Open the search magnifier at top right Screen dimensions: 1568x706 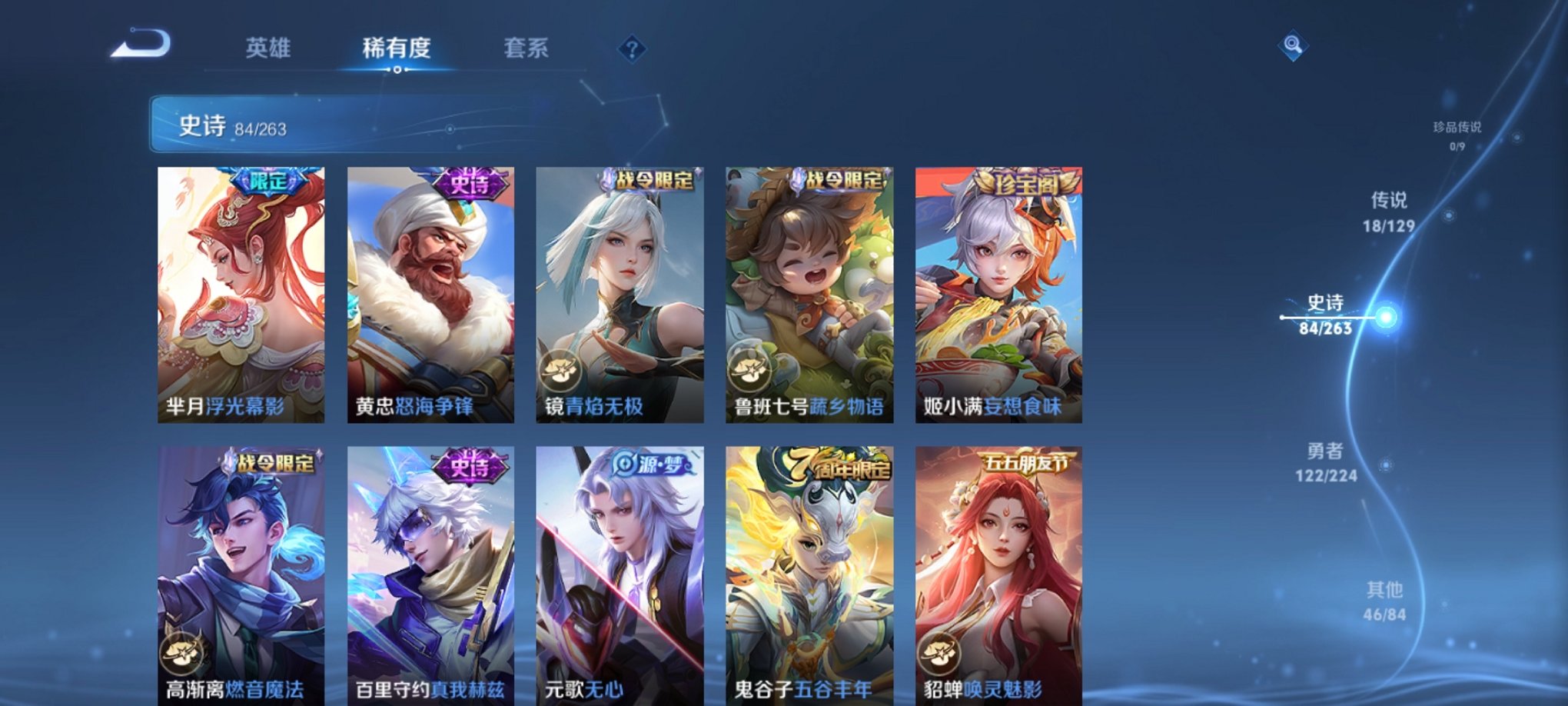point(1291,46)
